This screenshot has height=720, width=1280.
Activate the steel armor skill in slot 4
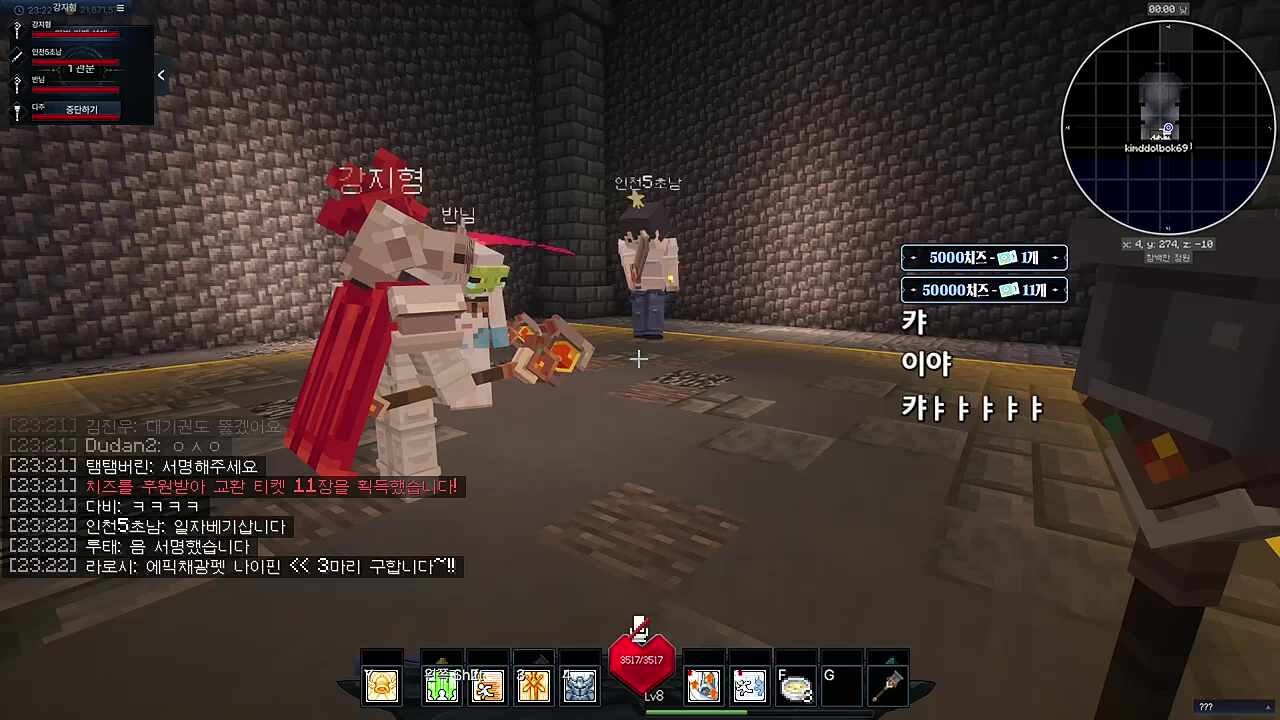(x=580, y=685)
